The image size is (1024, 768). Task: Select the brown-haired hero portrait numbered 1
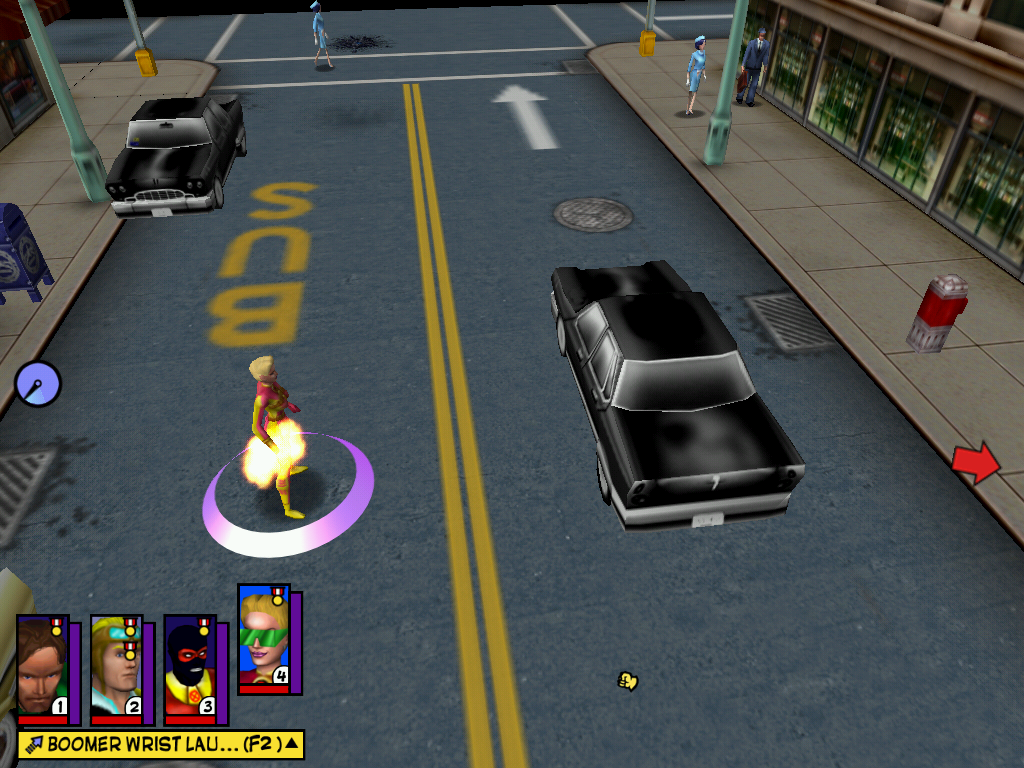pos(42,669)
